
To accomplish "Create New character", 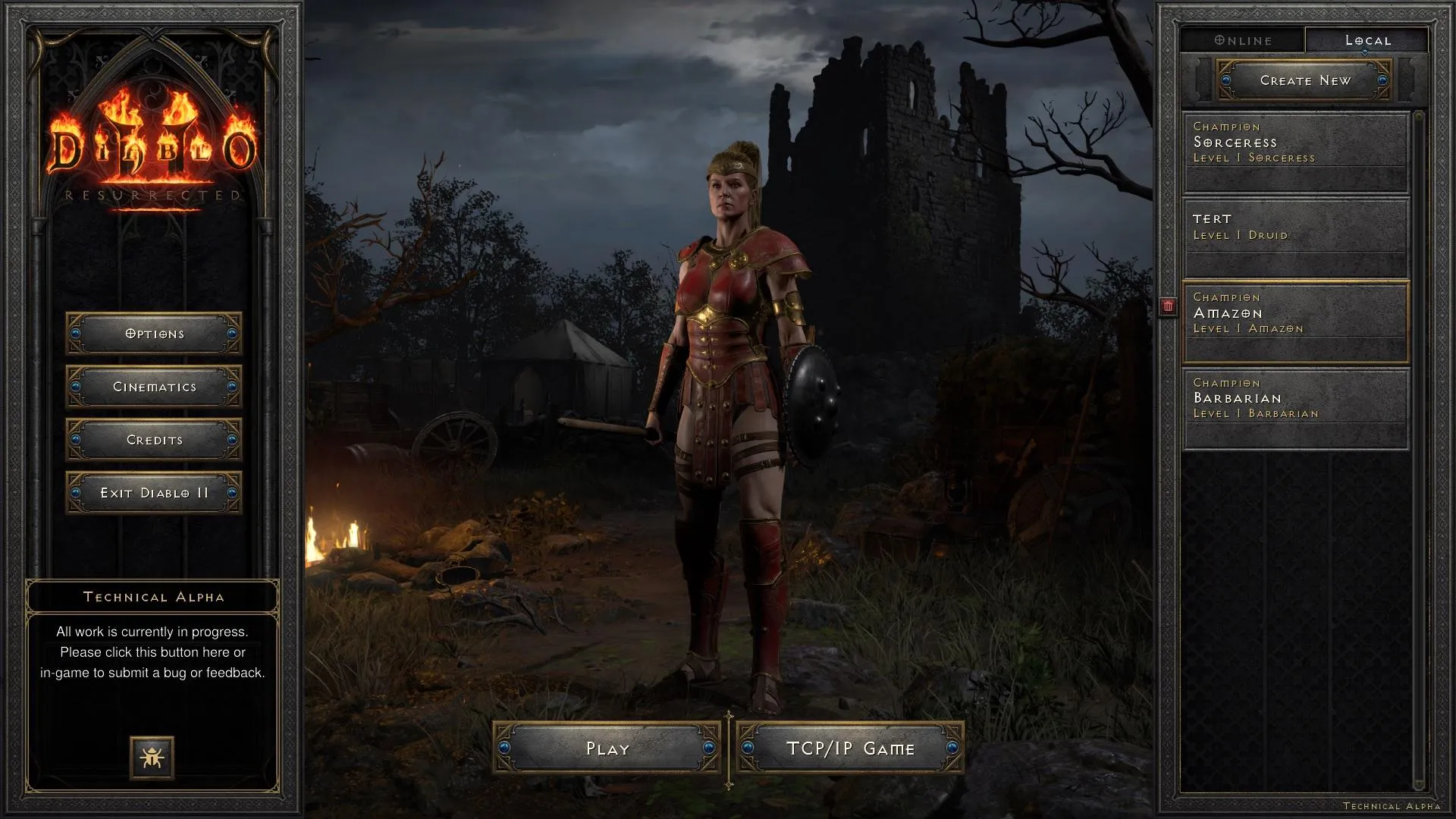I will (1304, 80).
